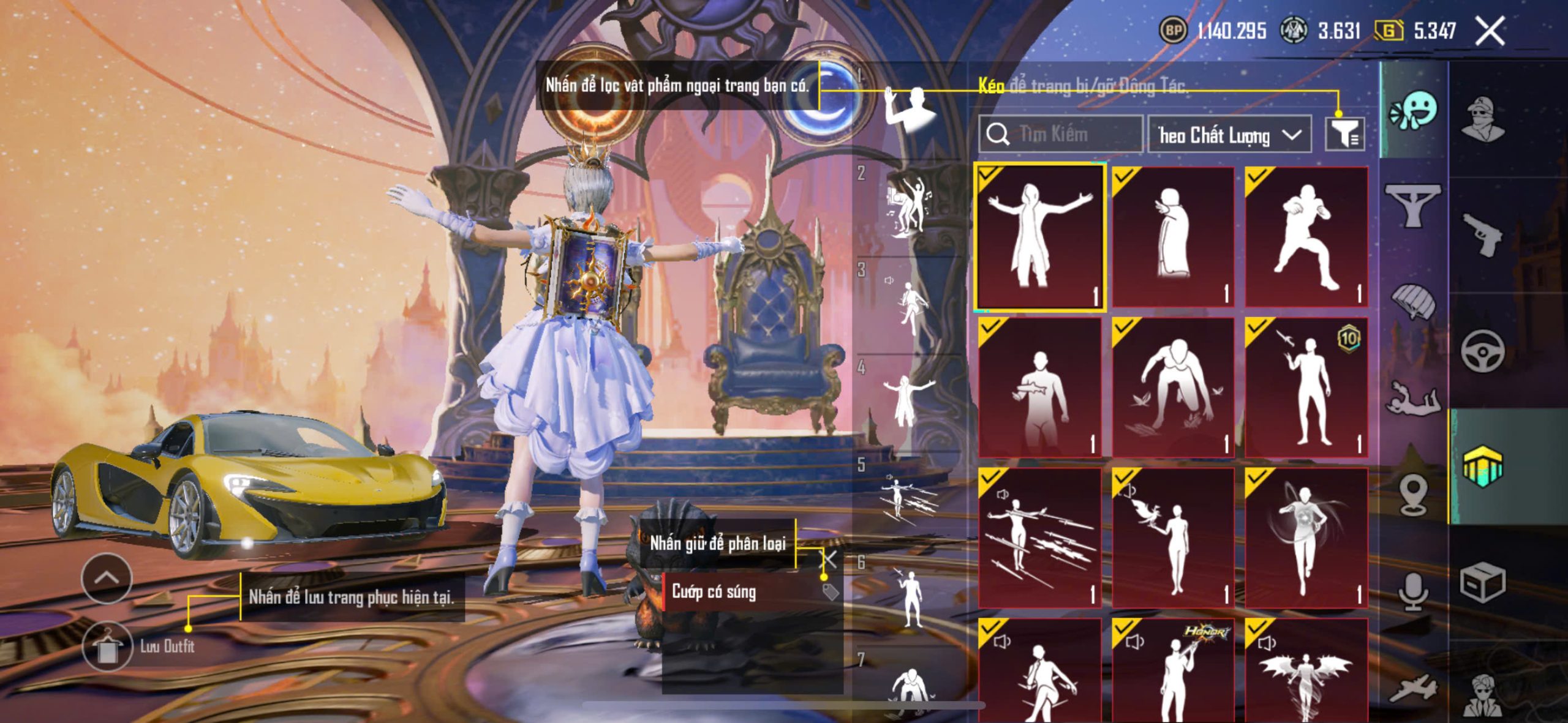Click the round up-arrow expand button
This screenshot has width=1568, height=723.
[x=107, y=578]
